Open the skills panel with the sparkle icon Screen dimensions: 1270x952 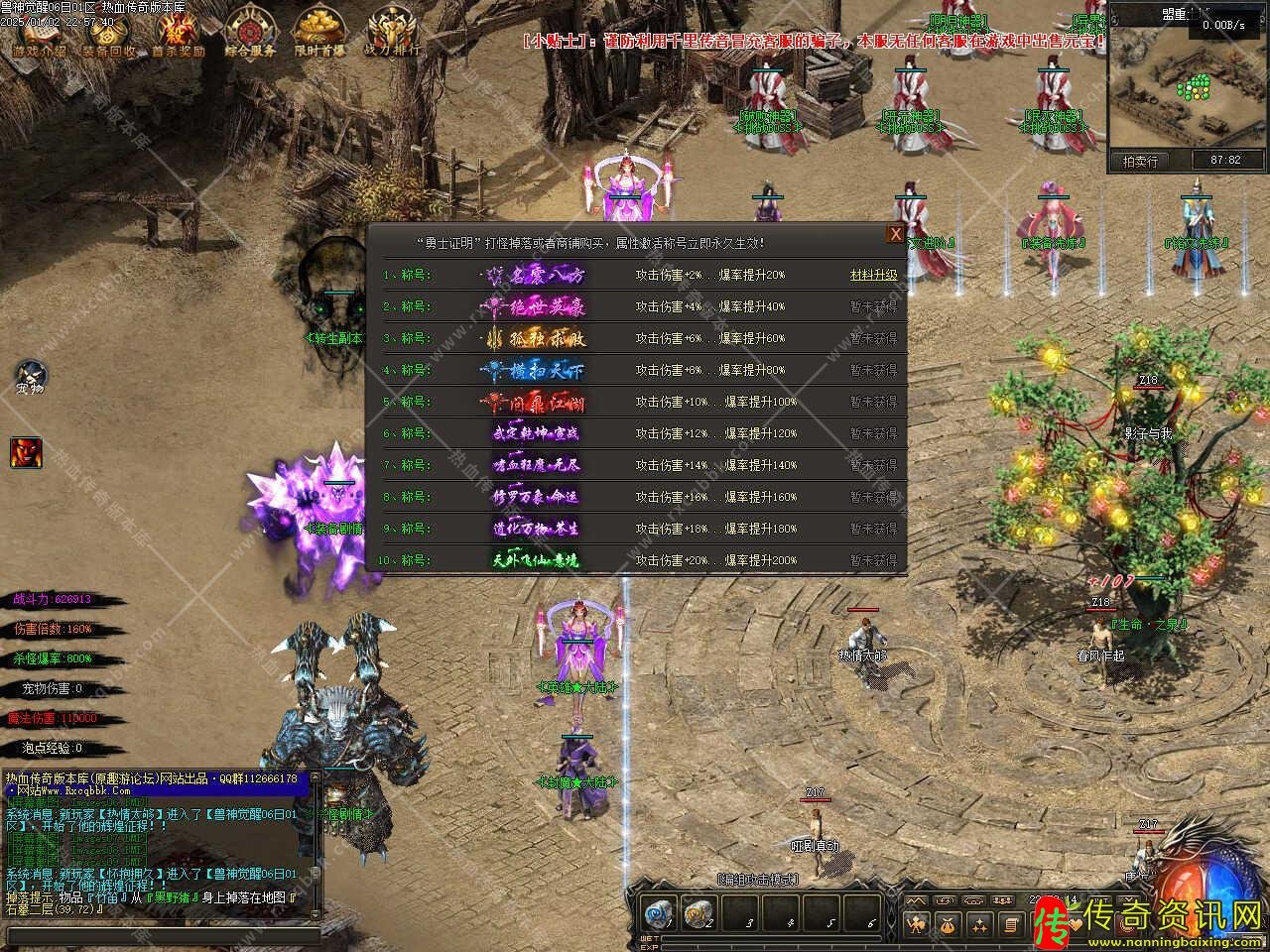979,925
